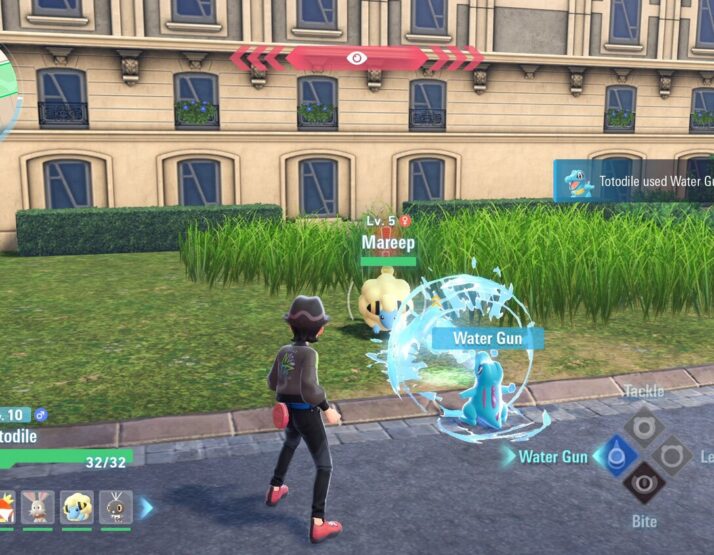714x555 pixels.
Task: Expand the party bar arrow
Action: pyautogui.click(x=146, y=508)
